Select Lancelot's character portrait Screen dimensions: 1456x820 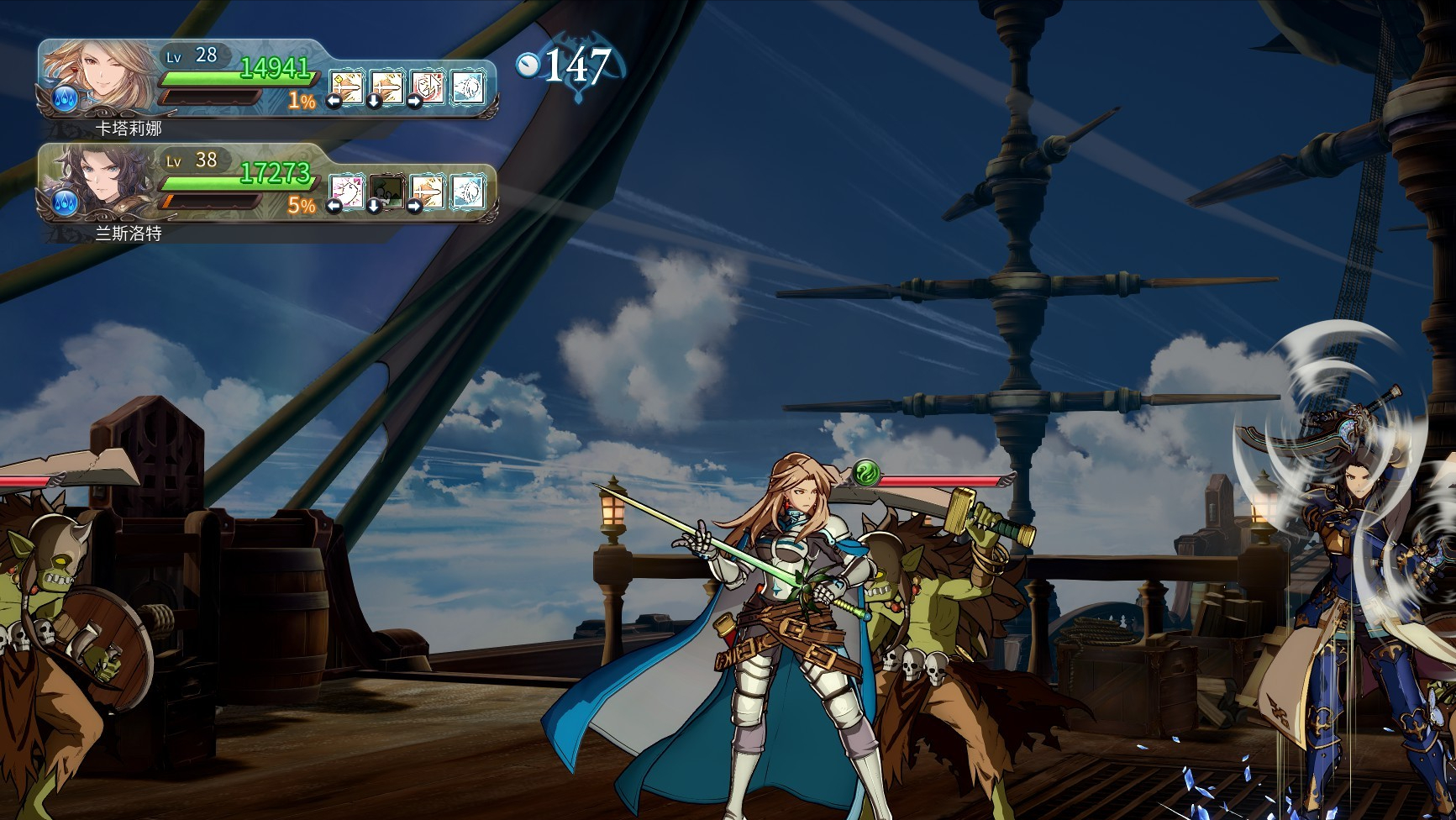tap(99, 182)
